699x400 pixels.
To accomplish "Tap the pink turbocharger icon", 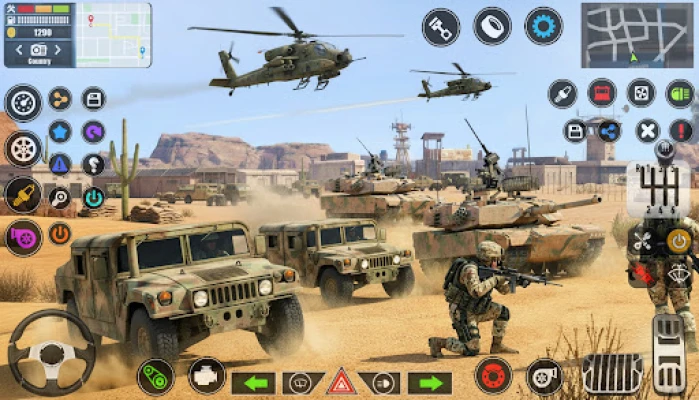I will tap(22, 237).
